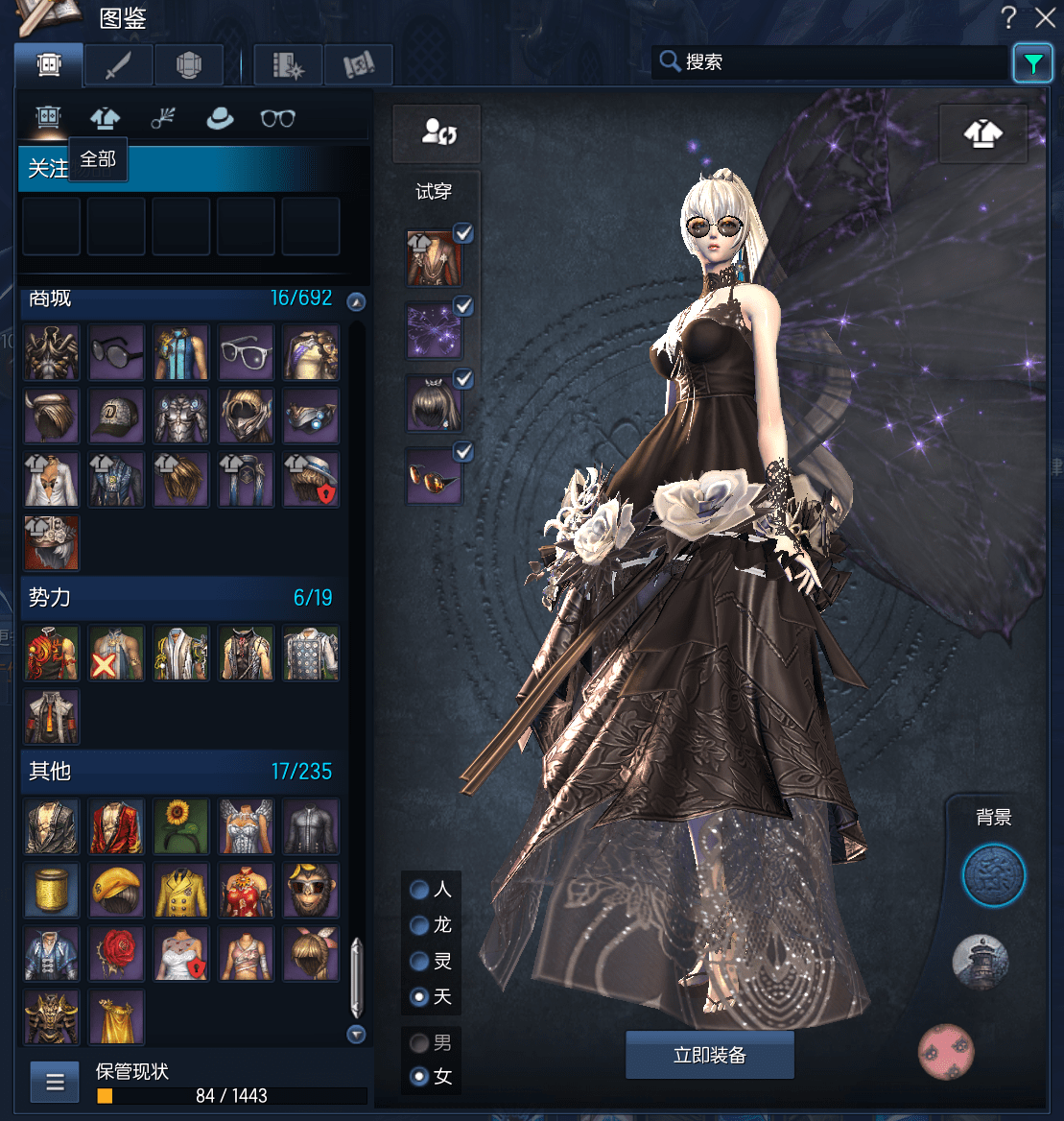Choose the pagoda background thumbnail

pos(981,962)
